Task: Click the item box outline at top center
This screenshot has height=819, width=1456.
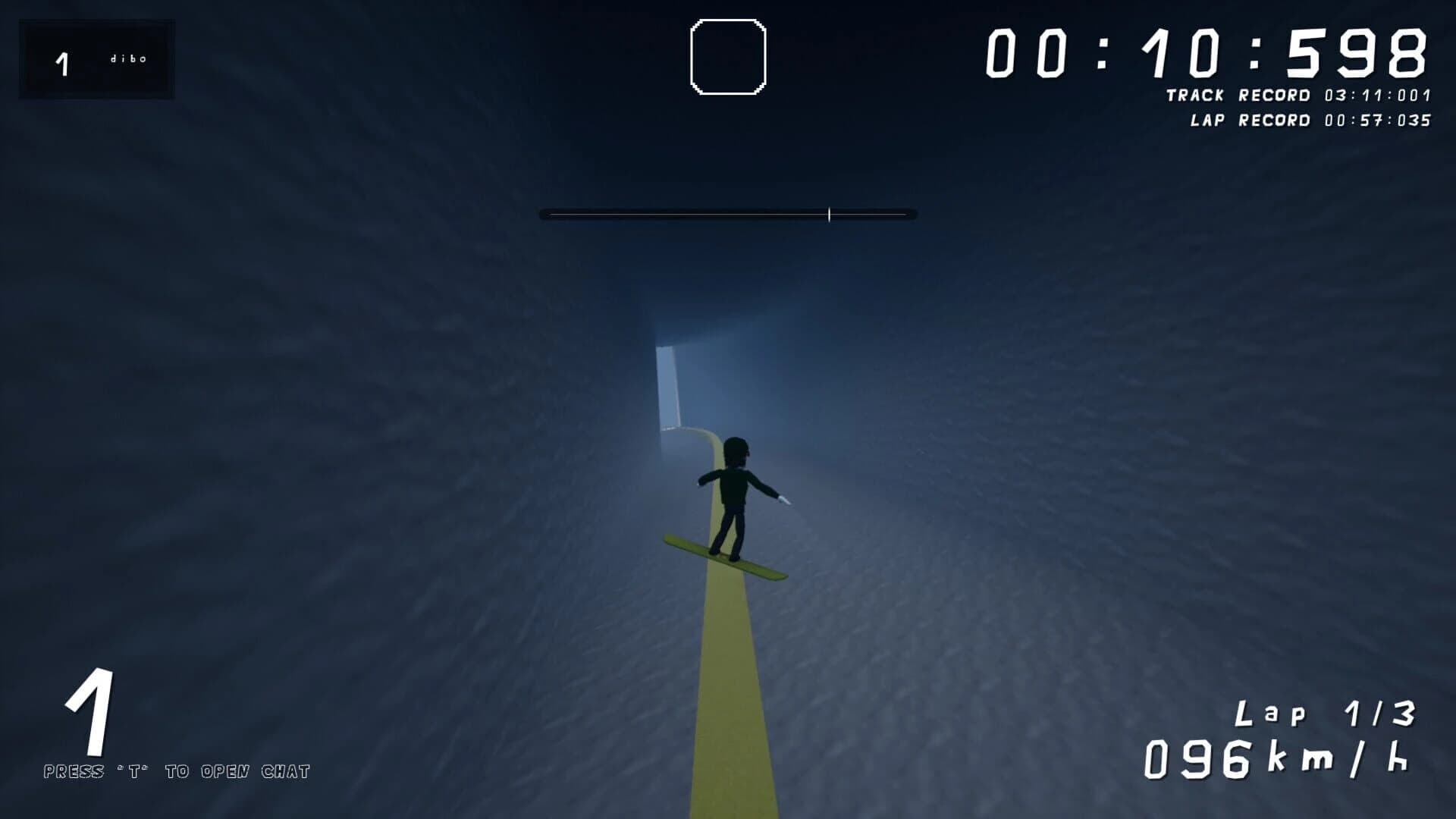Action: pos(727,55)
